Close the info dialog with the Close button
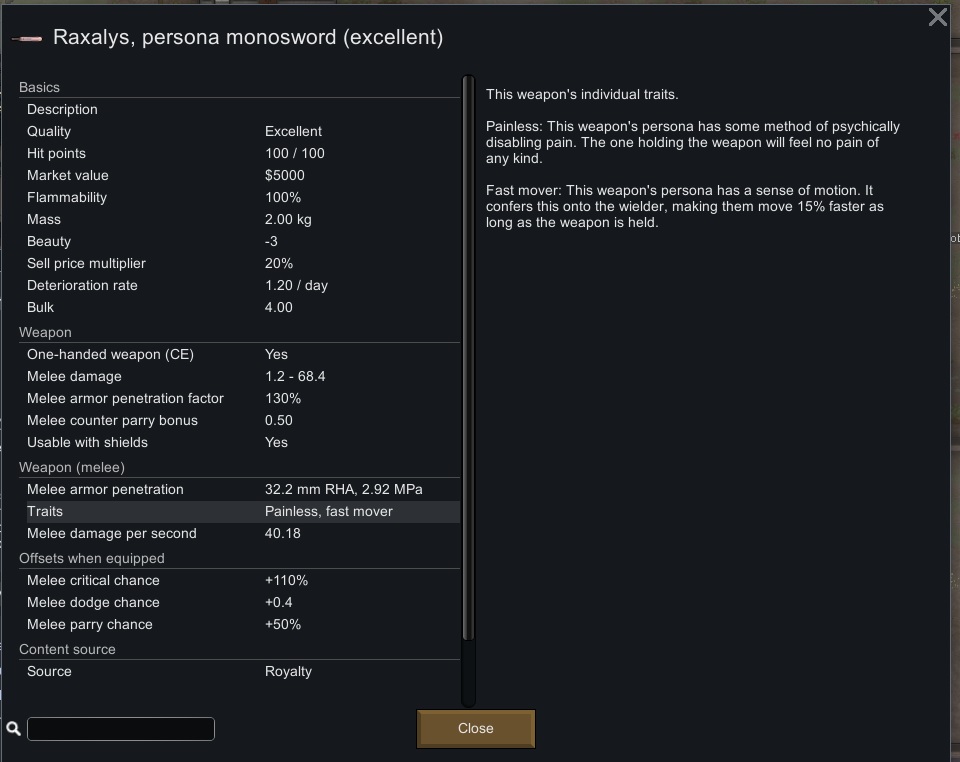The height and width of the screenshot is (762, 960). point(475,728)
